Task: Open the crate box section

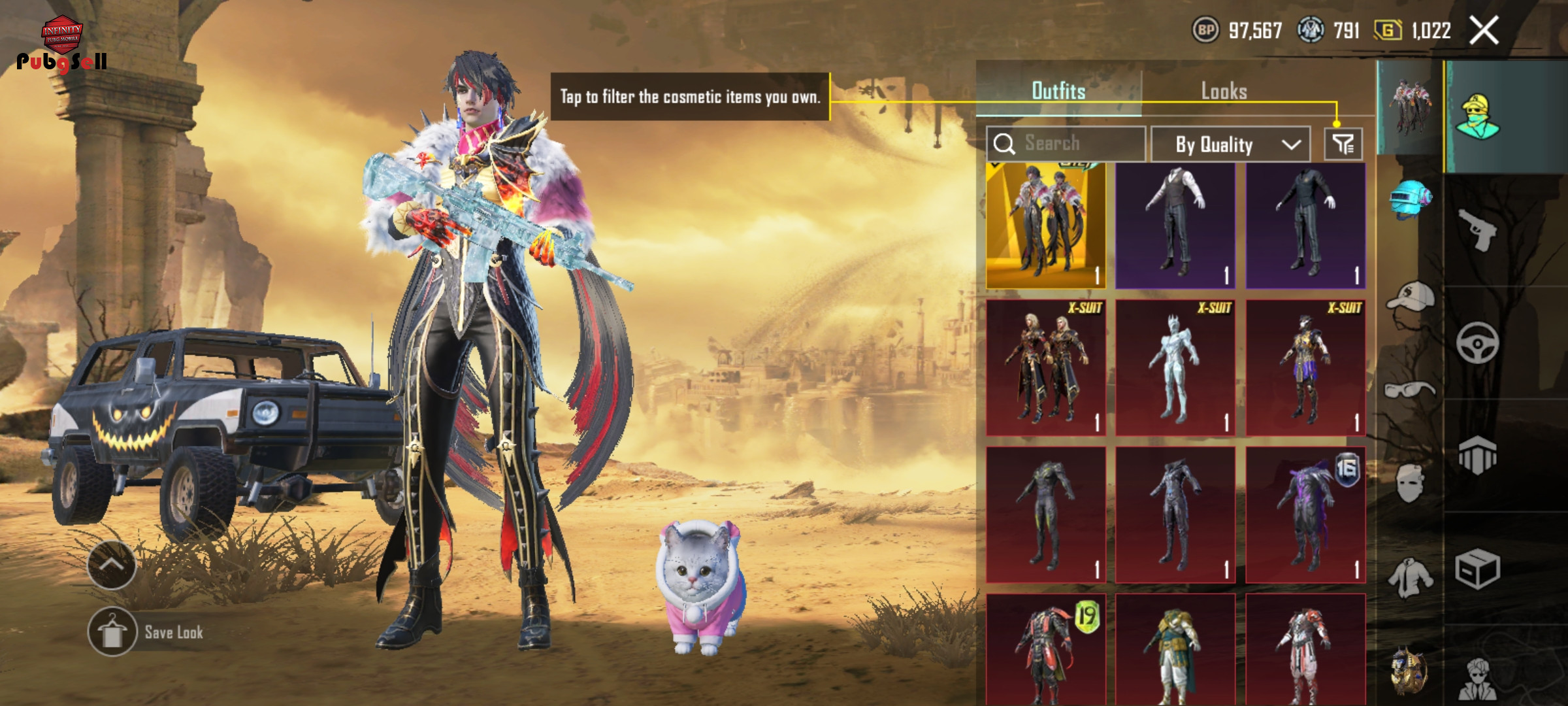Action: tap(1477, 569)
